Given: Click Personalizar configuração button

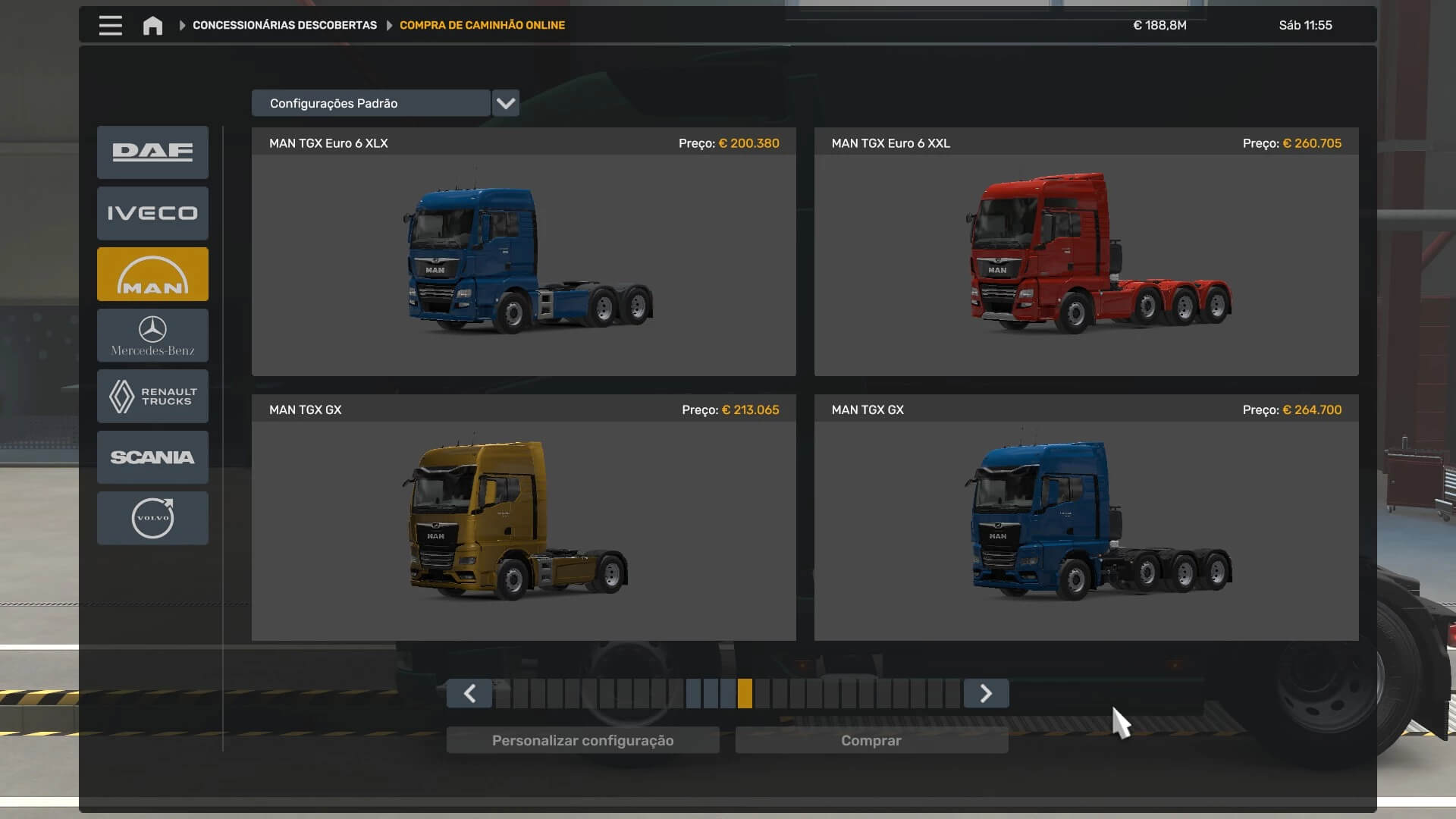Looking at the screenshot, I should [582, 740].
